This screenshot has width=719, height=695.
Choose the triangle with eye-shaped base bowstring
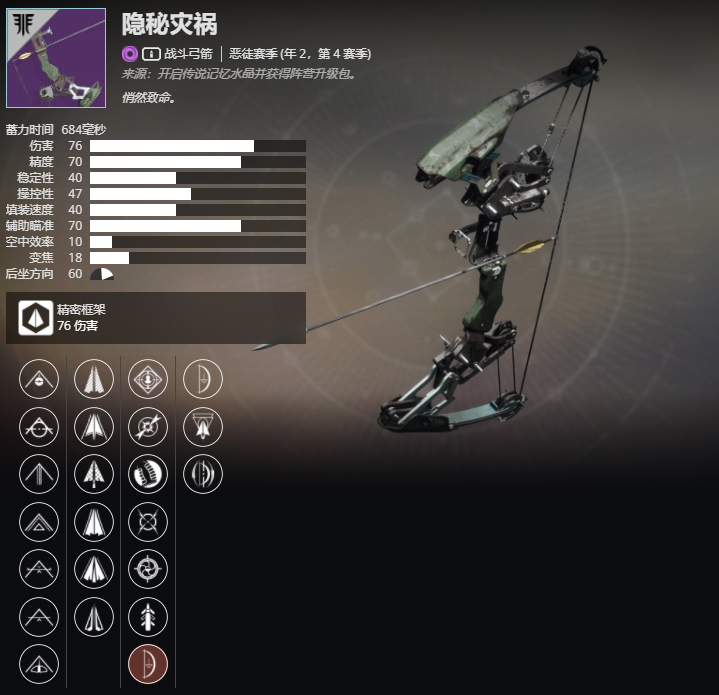pos(39,663)
